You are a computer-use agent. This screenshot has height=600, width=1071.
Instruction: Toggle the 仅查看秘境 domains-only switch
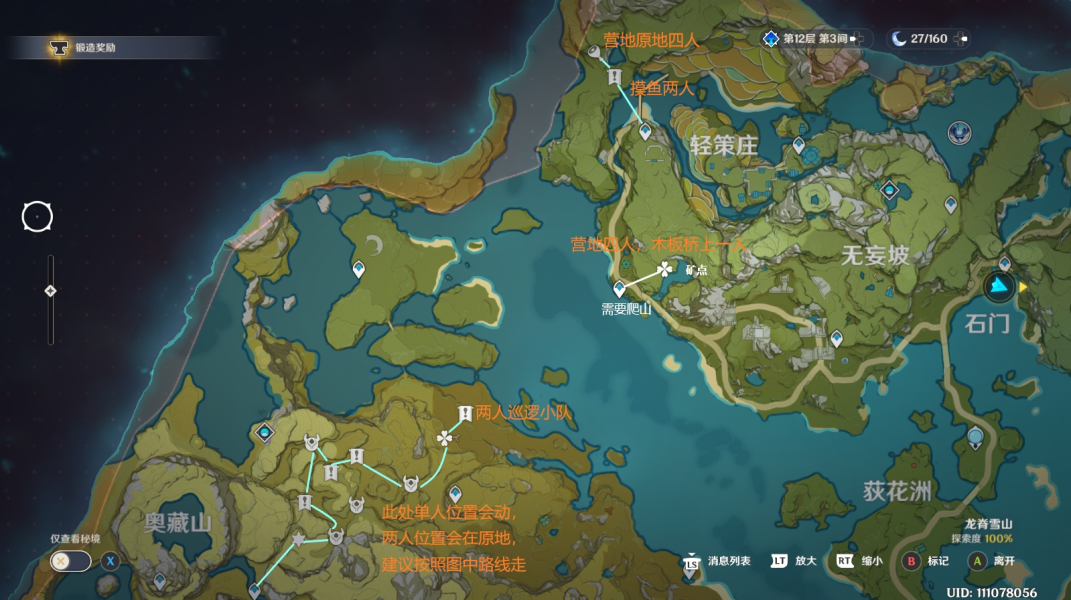[70, 561]
